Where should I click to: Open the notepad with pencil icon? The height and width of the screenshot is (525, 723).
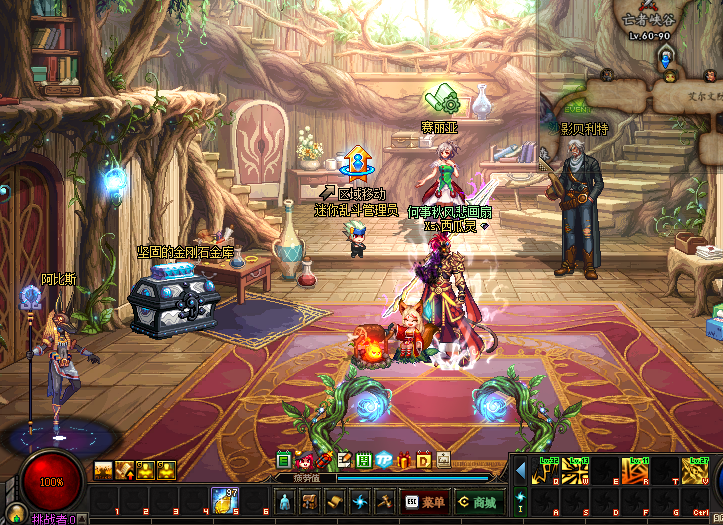point(343,460)
